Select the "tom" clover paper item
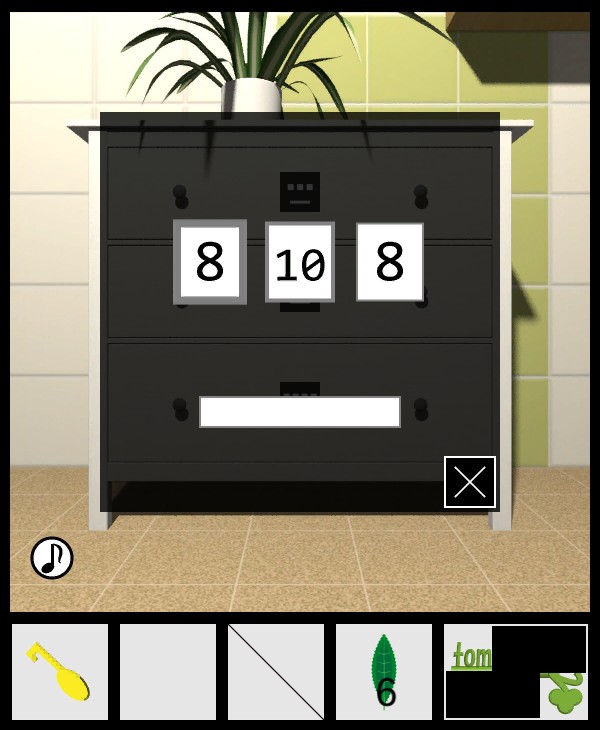 516,672
